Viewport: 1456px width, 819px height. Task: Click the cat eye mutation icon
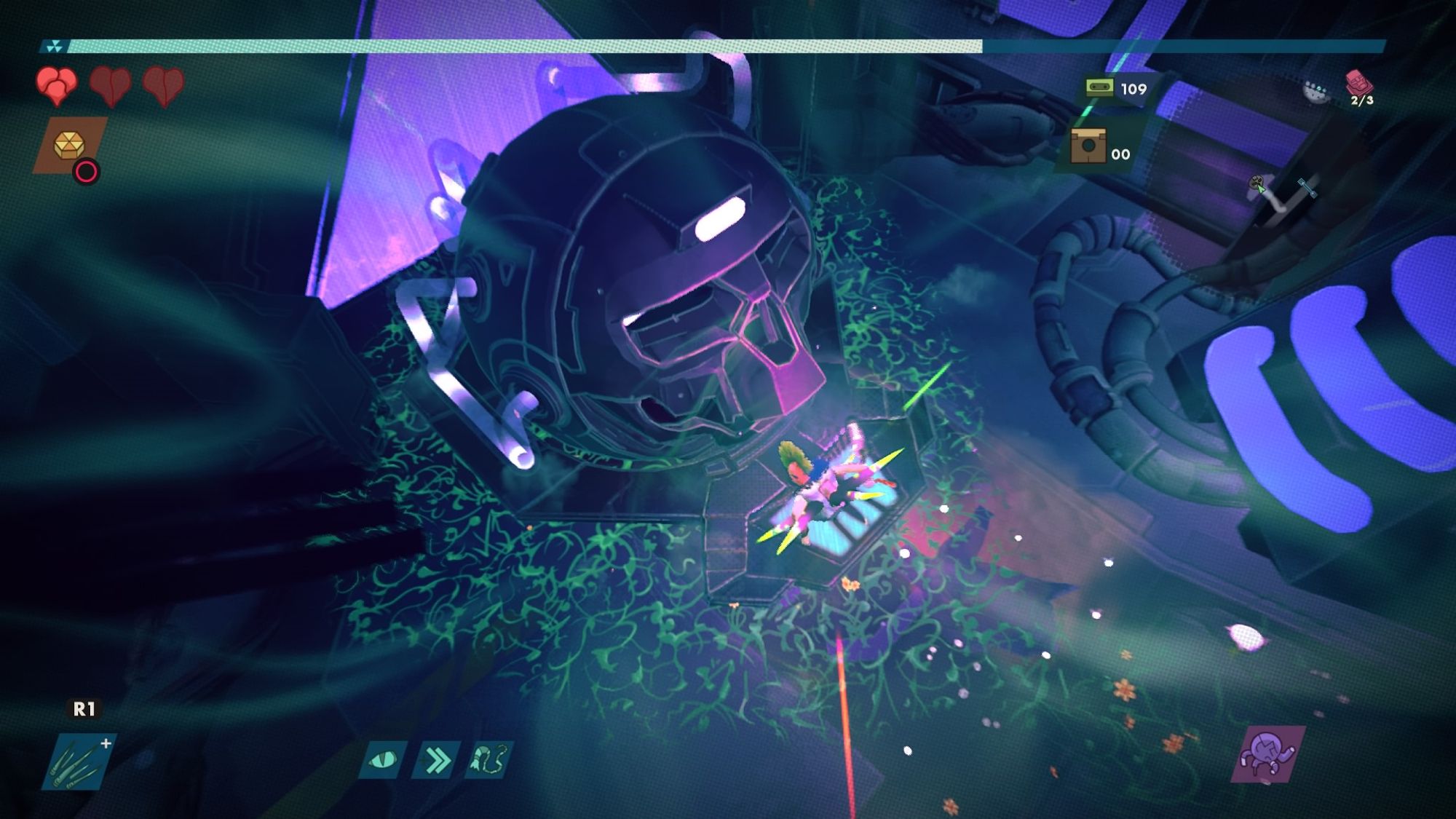pos(383,761)
